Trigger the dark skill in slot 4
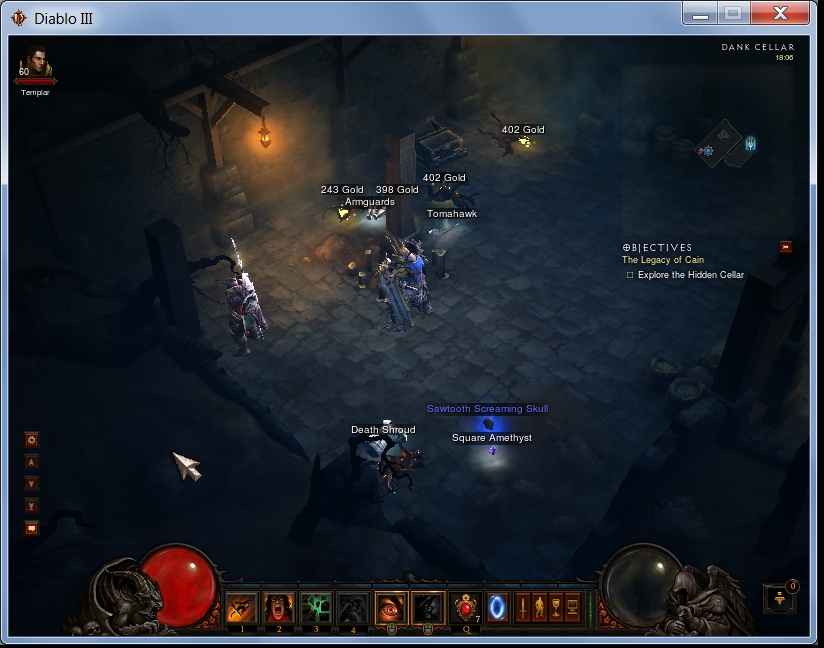 pyautogui.click(x=351, y=607)
